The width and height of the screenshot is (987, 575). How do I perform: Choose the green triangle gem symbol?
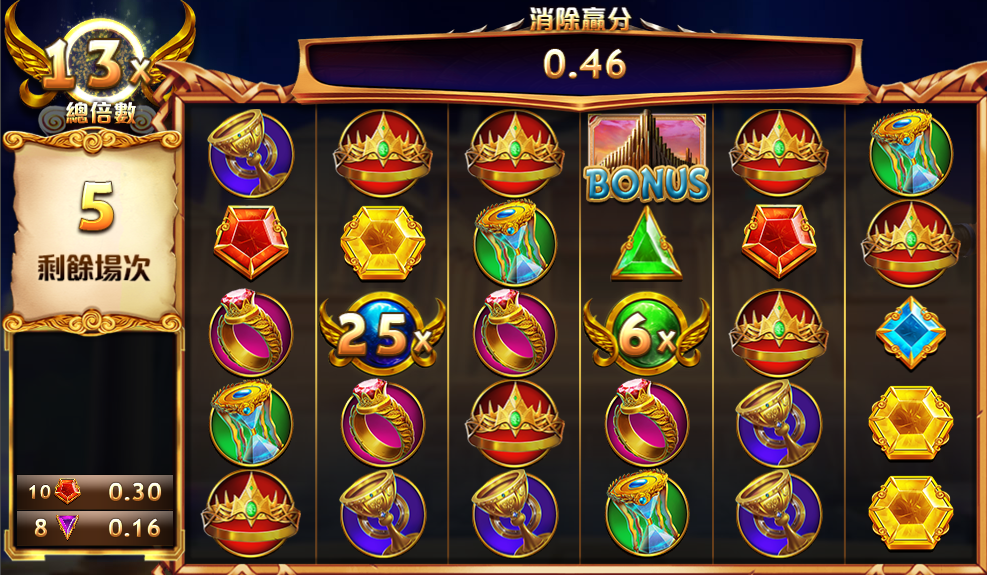(x=645, y=245)
